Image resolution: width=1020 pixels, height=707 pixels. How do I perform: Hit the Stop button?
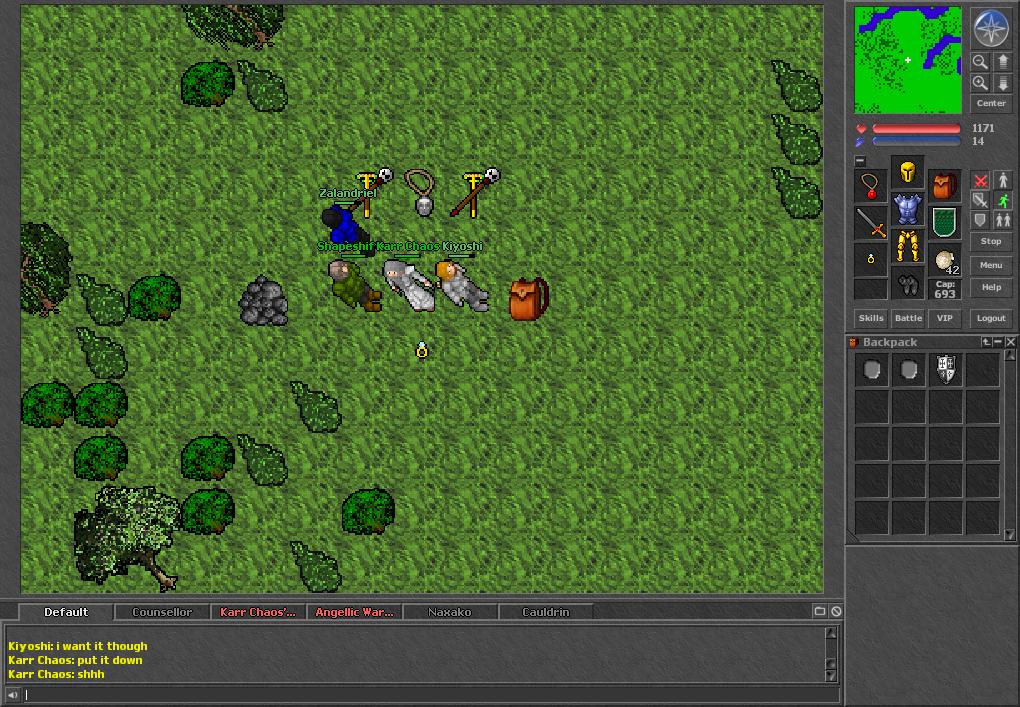pyautogui.click(x=991, y=241)
